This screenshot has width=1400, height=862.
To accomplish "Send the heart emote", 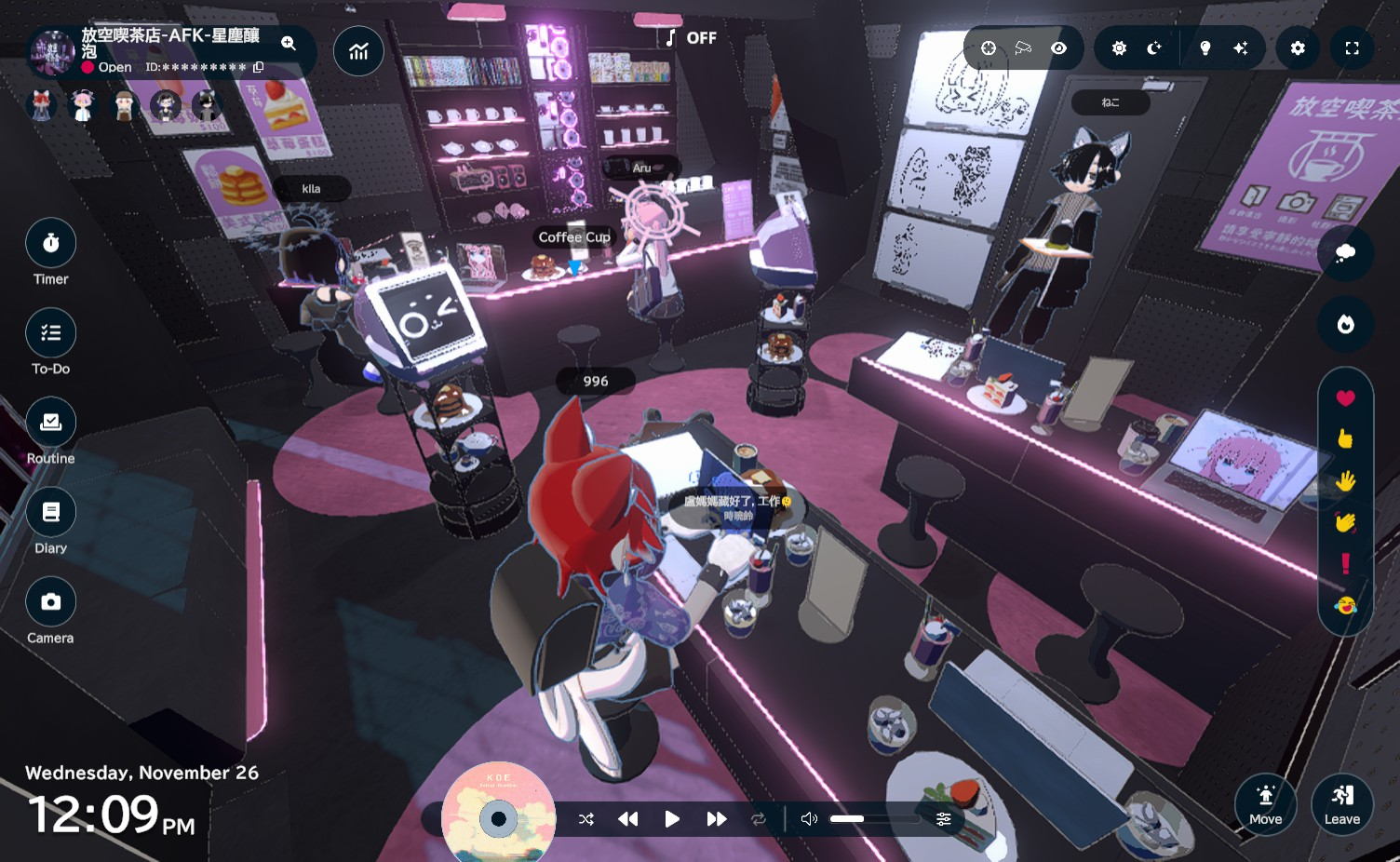I will 1345,398.
